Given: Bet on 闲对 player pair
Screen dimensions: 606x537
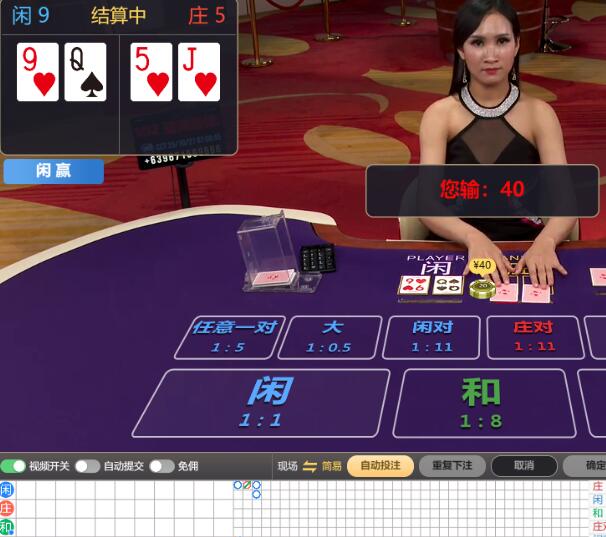Looking at the screenshot, I should pos(432,337).
